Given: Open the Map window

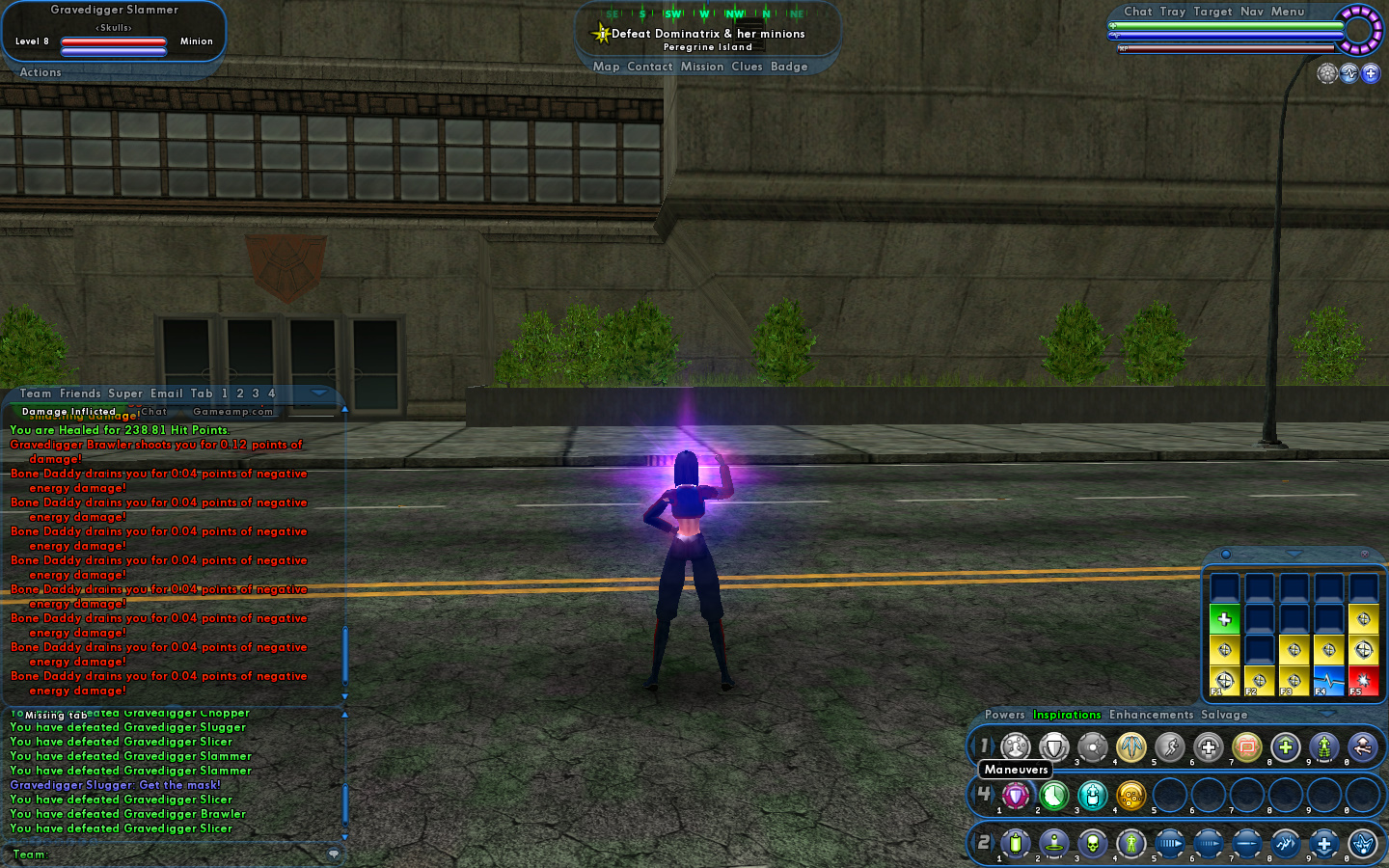Looking at the screenshot, I should point(606,67).
